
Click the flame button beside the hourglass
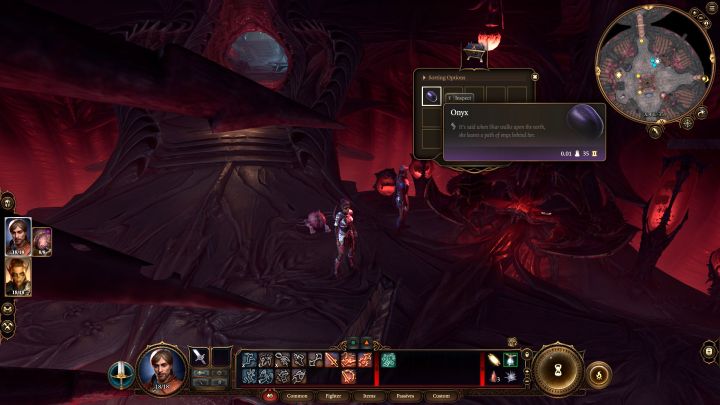pyautogui.click(x=598, y=374)
